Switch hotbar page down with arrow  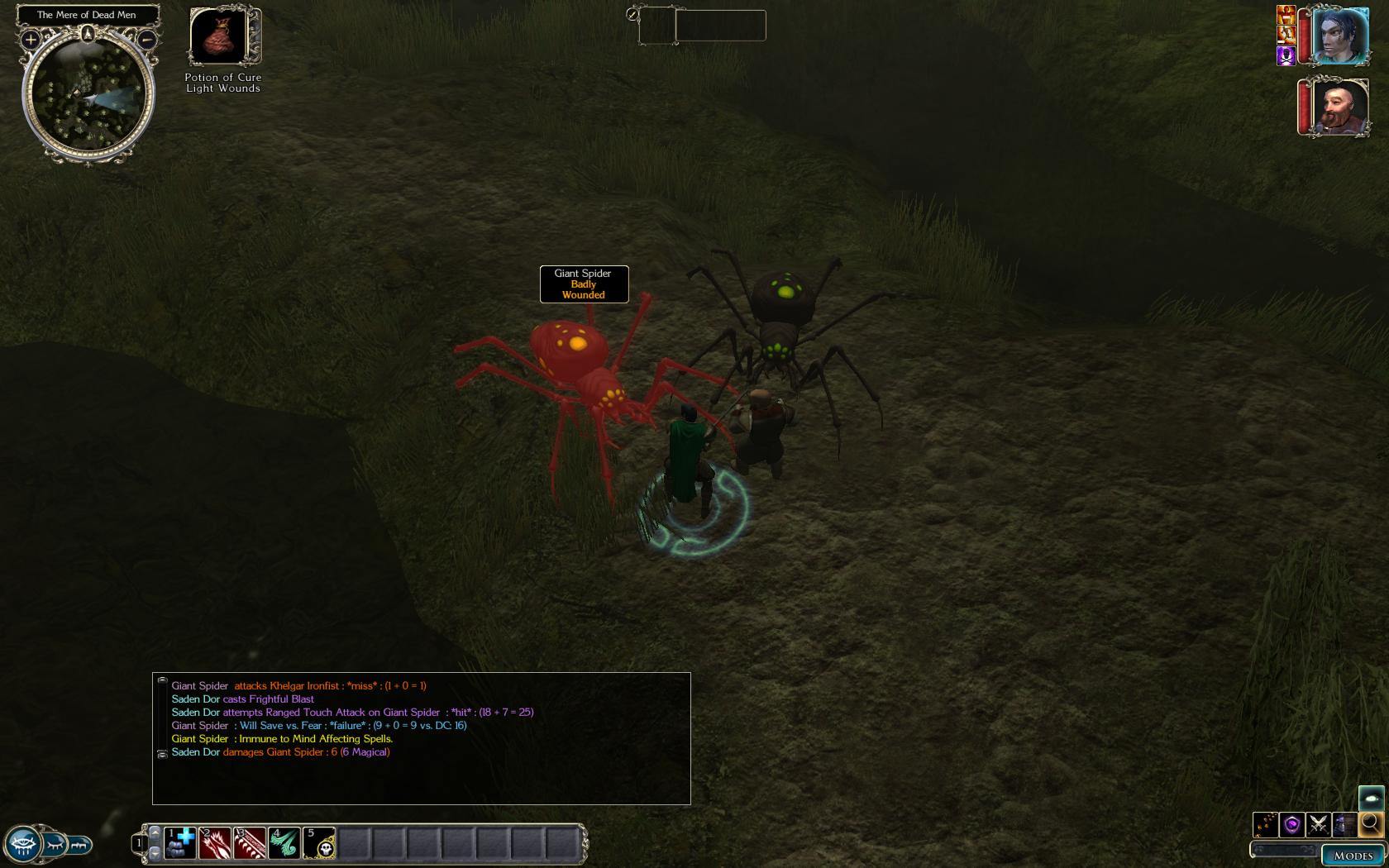[x=155, y=852]
